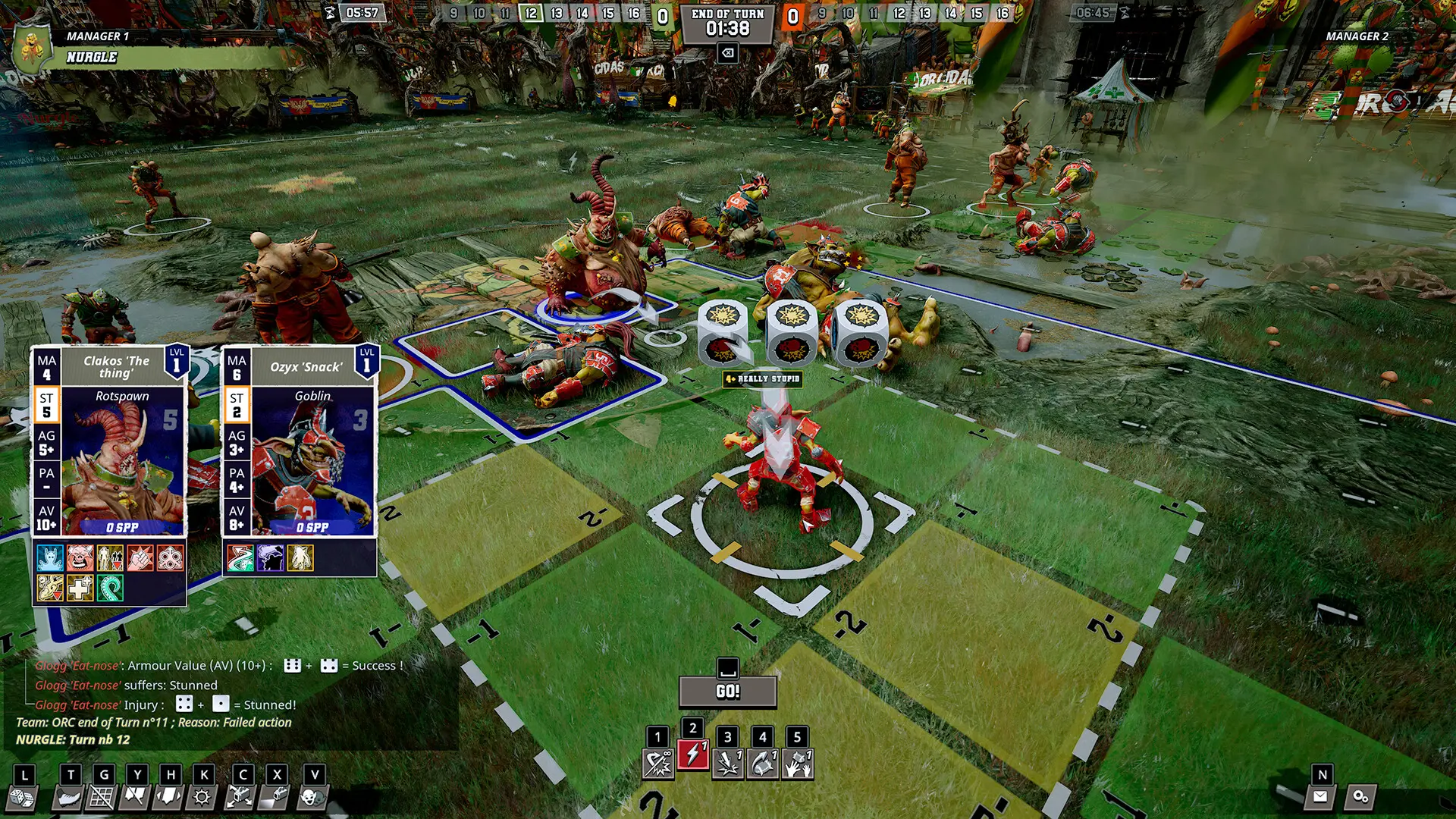Toggle the crossed-out grid overlay
Screen dimensions: 1456x819
(102, 798)
